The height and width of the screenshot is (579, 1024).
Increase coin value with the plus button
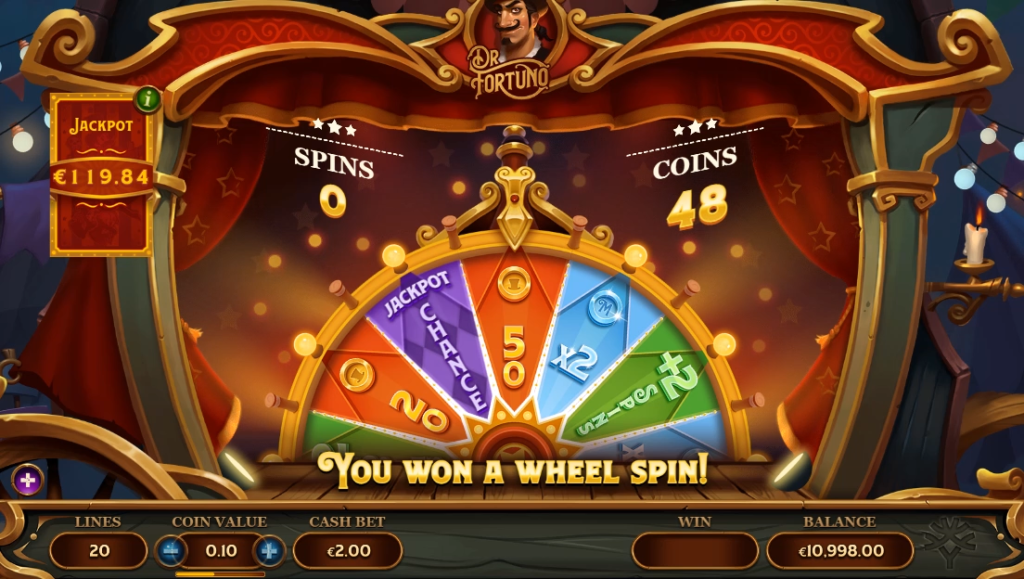click(x=269, y=551)
